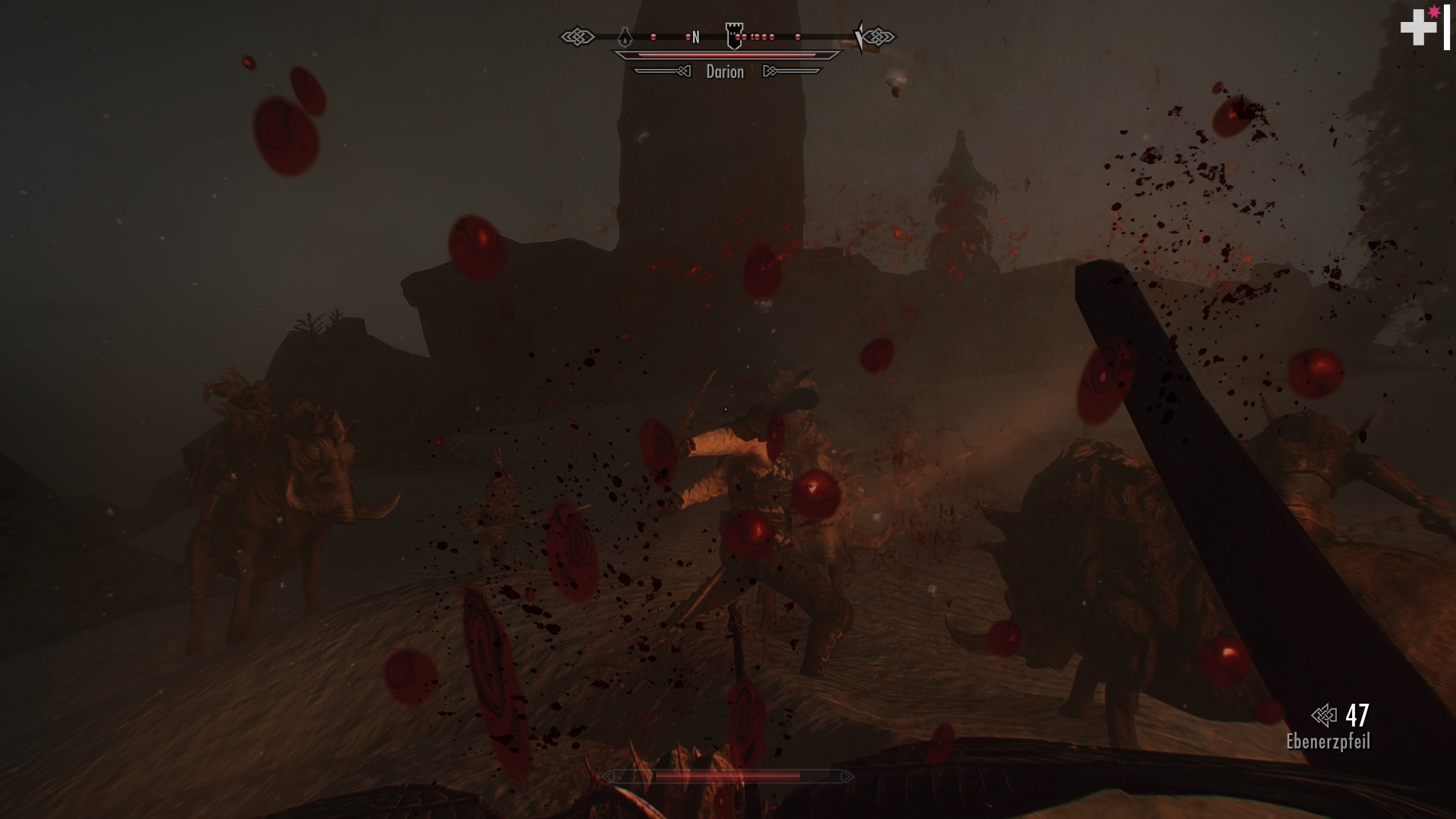Select the castle tower marker on the compass
Screen dimensions: 1456x819
[734, 35]
